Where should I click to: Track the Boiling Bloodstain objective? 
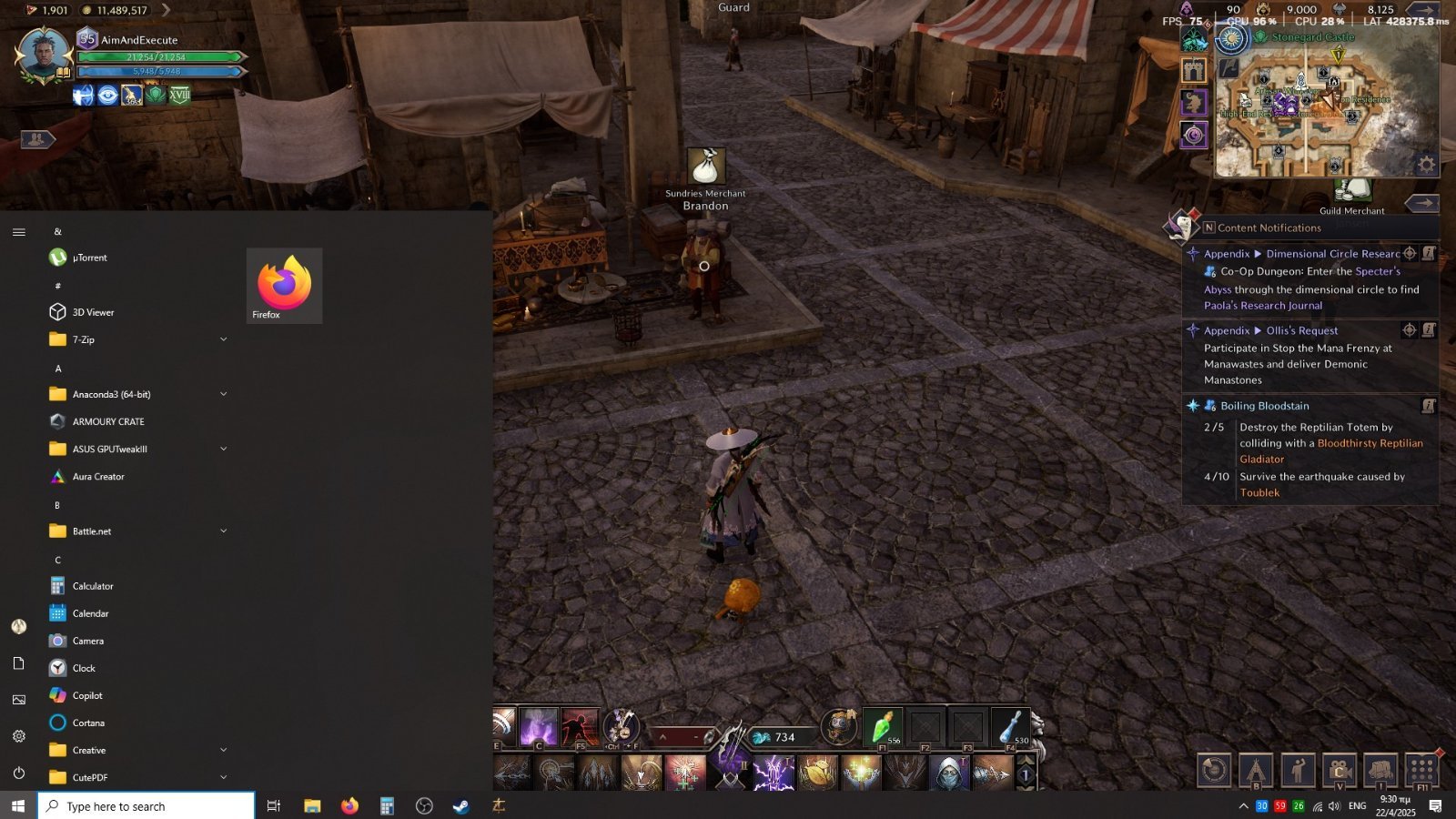pyautogui.click(x=1265, y=406)
